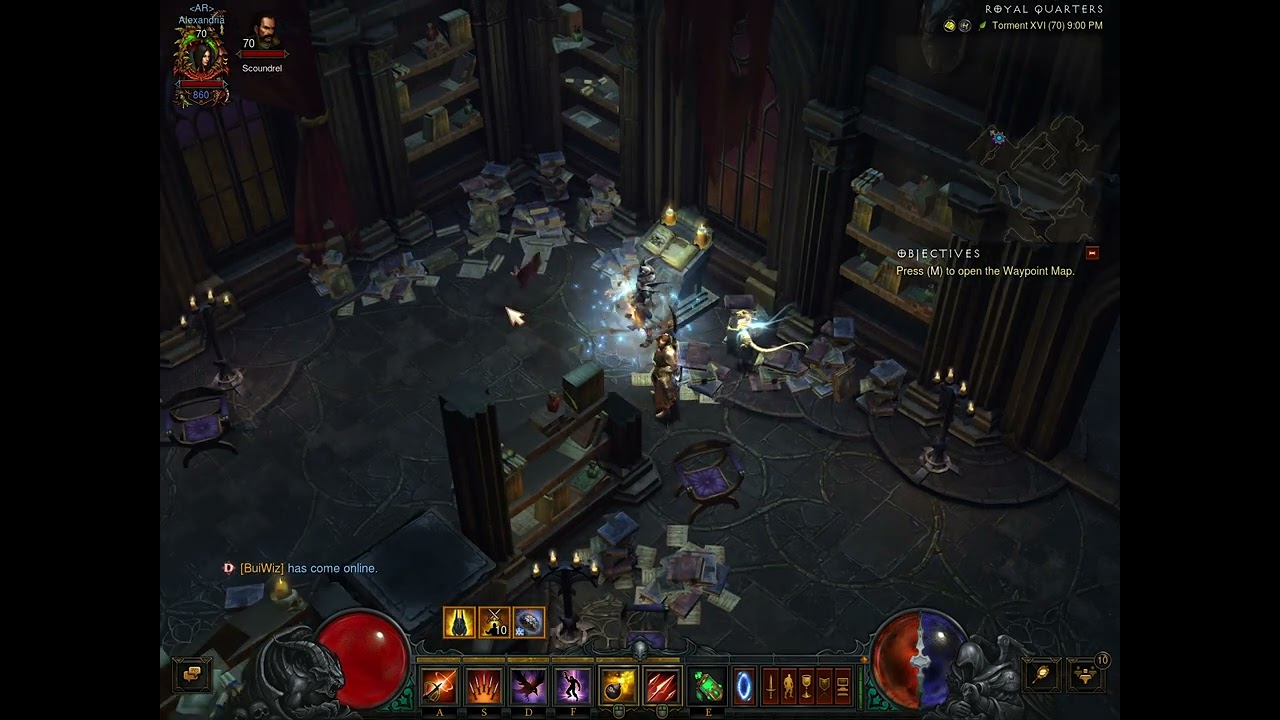Activate the blue town portal icon
This screenshot has height=720, width=1280.
(744, 686)
